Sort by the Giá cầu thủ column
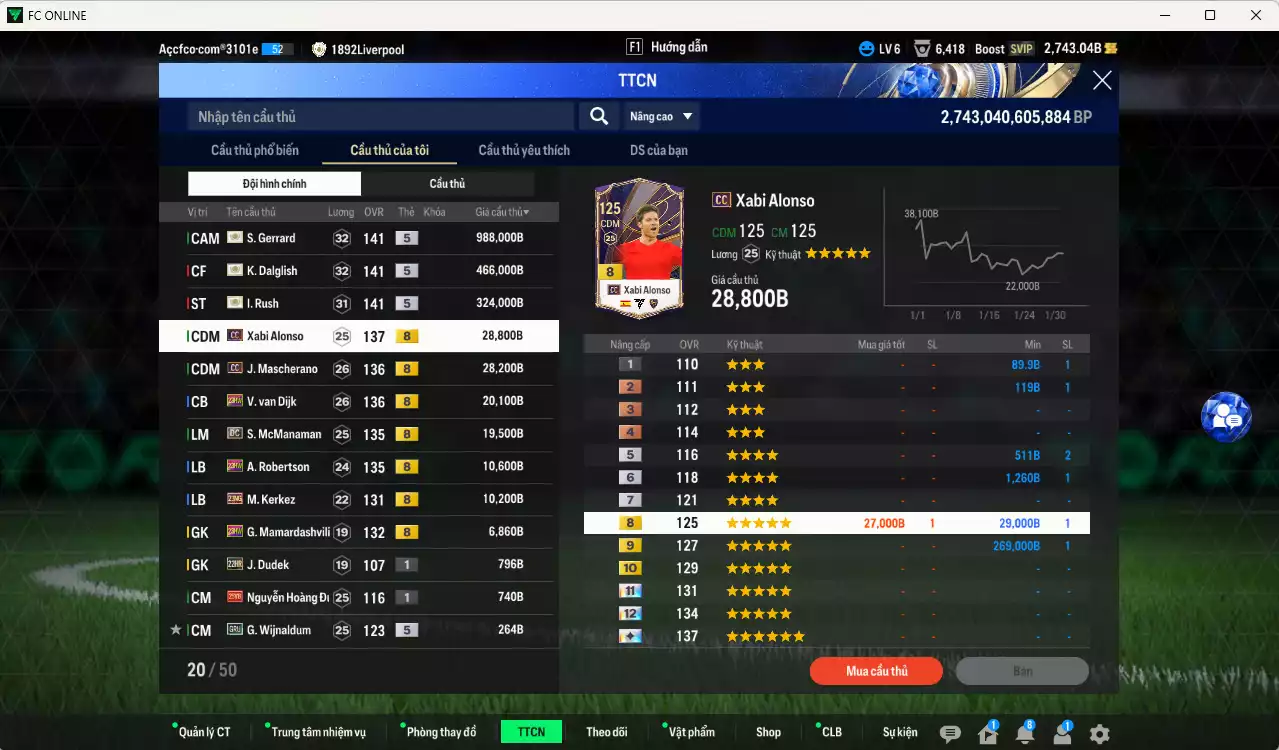Image resolution: width=1279 pixels, height=750 pixels. tap(502, 212)
